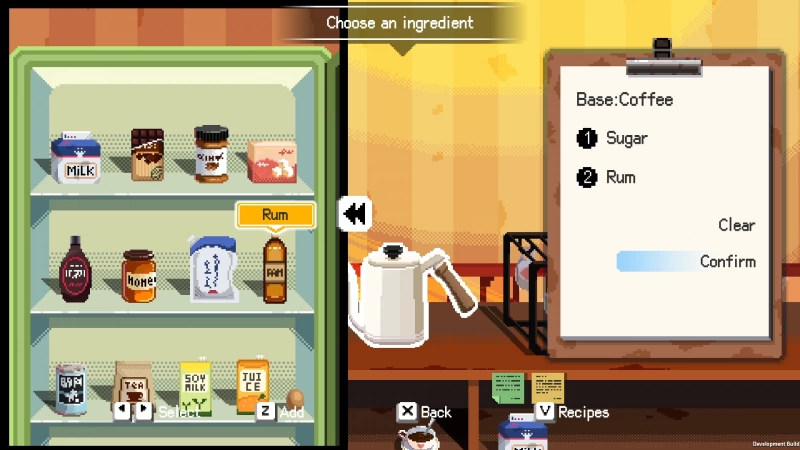Clear the ingredient list
Image resolution: width=800 pixels, height=450 pixels.
pyautogui.click(x=736, y=225)
